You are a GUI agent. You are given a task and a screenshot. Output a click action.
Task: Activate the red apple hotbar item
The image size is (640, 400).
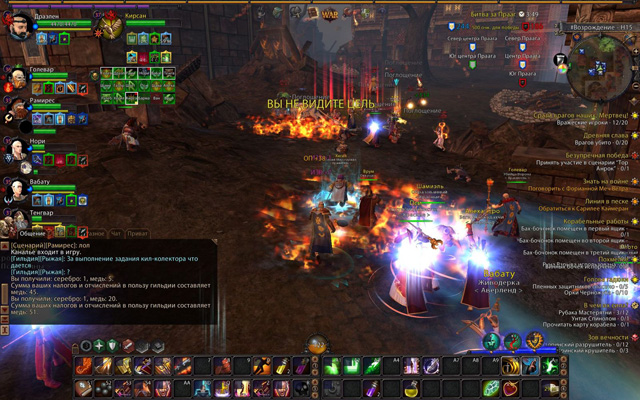(511, 388)
